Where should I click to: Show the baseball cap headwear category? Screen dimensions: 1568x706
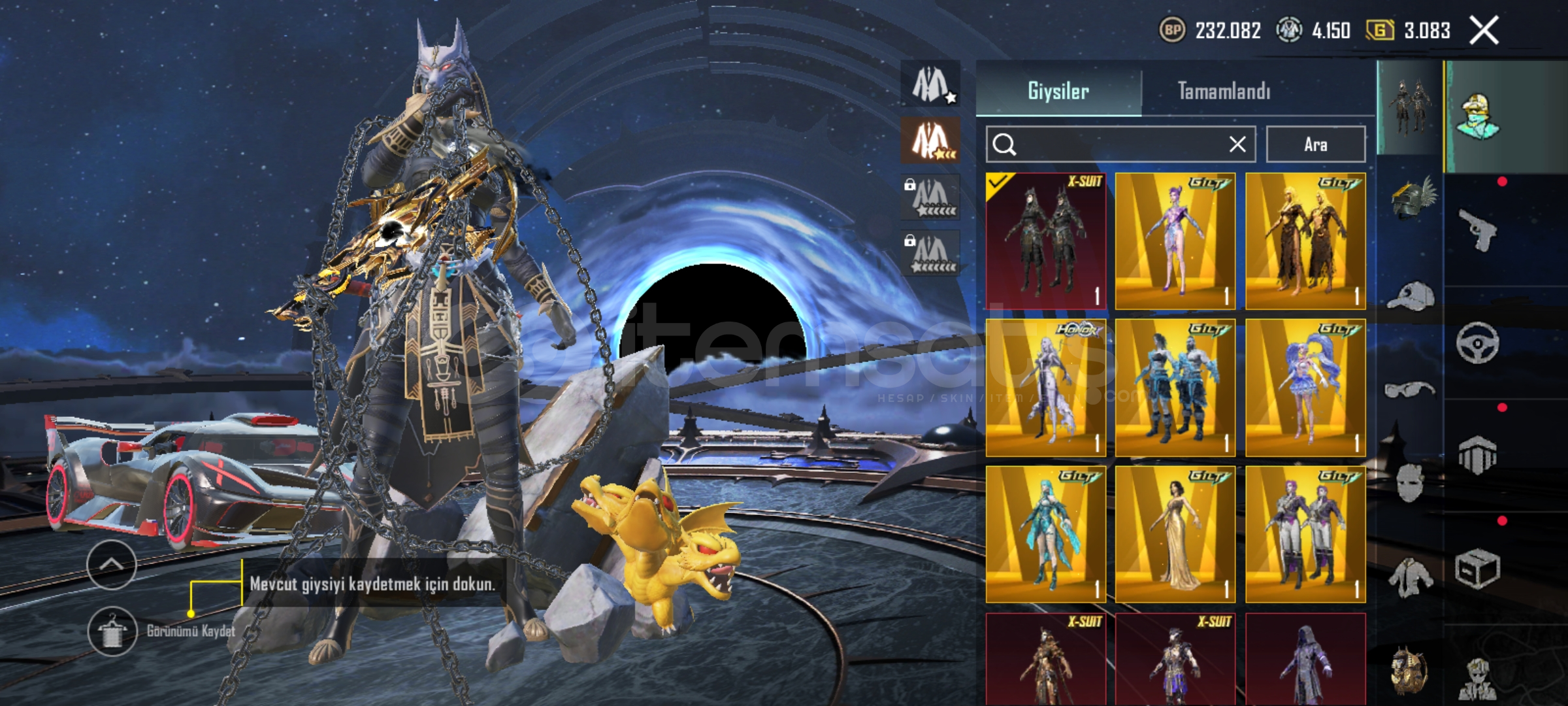1411,296
